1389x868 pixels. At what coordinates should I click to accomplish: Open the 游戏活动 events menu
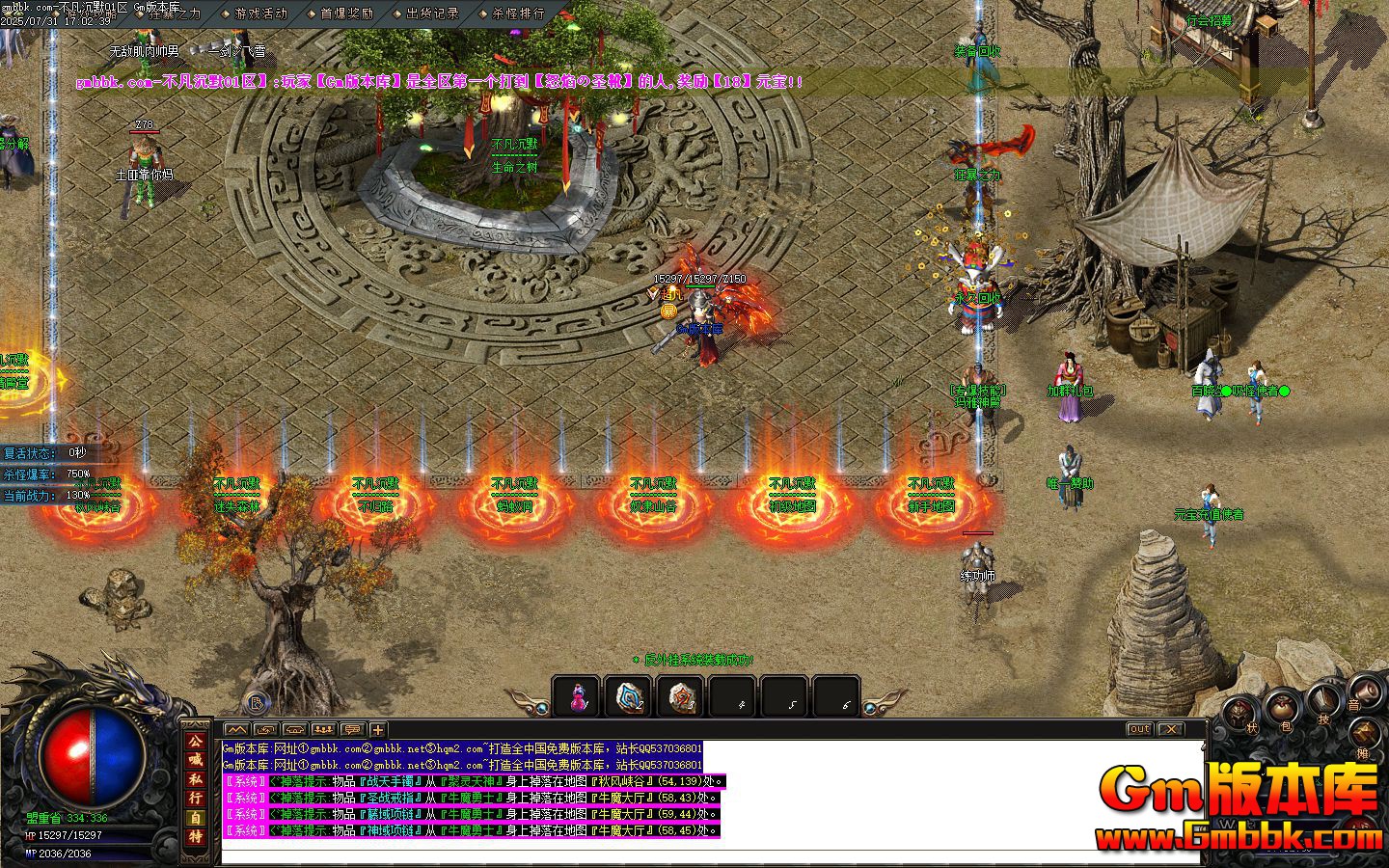pos(260,14)
